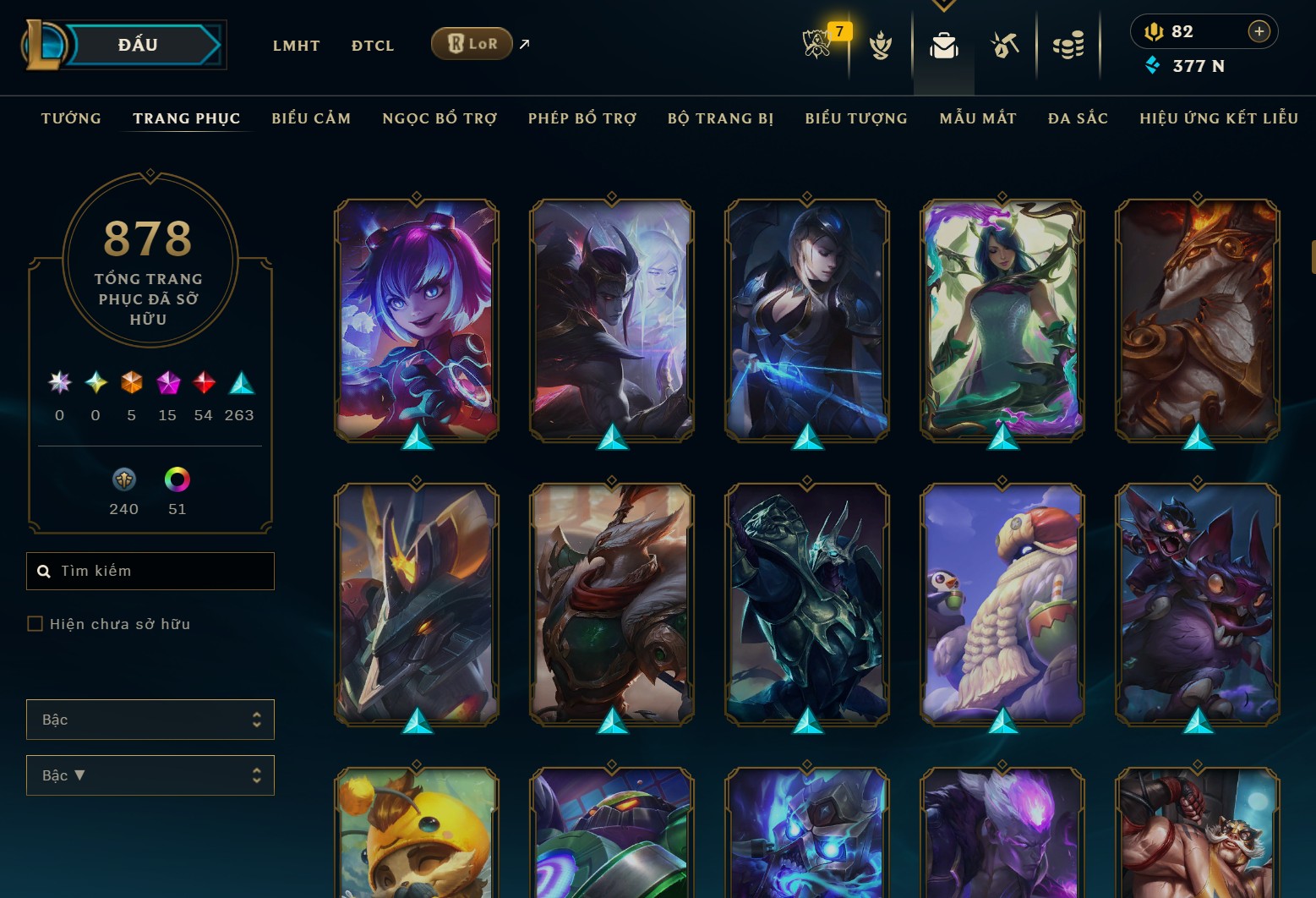Screen dimensions: 1316x898
Task: Switch to the TƯỚNG tab
Action: pos(71,118)
